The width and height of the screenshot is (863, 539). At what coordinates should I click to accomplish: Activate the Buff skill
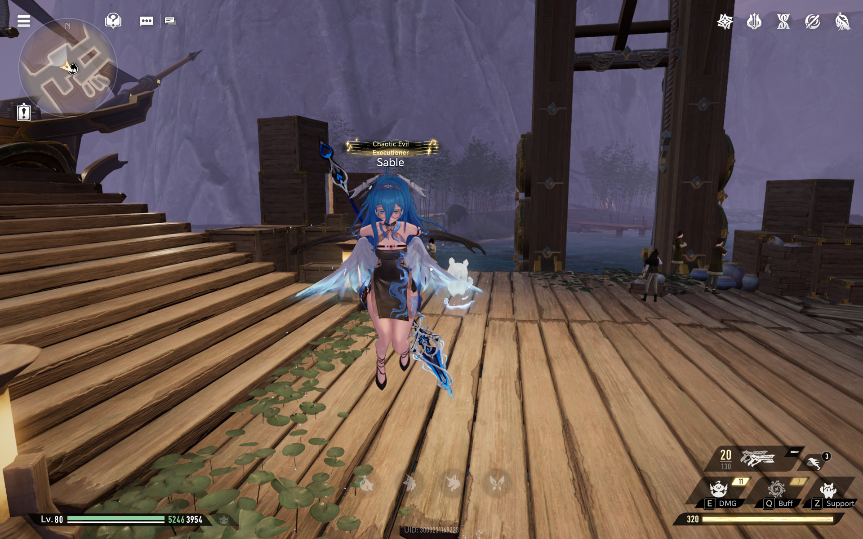click(777, 491)
